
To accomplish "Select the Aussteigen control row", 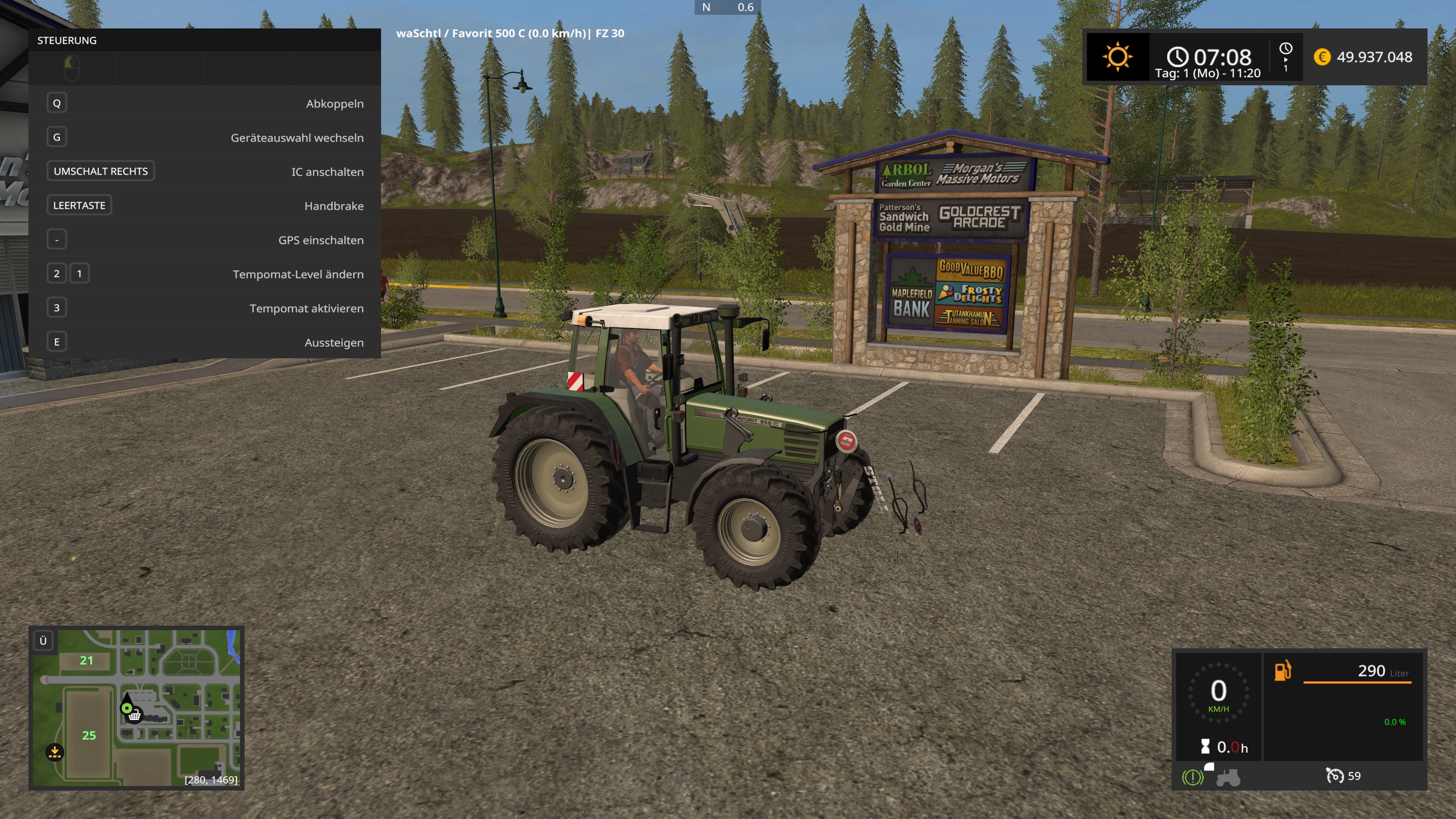I will pos(204,342).
